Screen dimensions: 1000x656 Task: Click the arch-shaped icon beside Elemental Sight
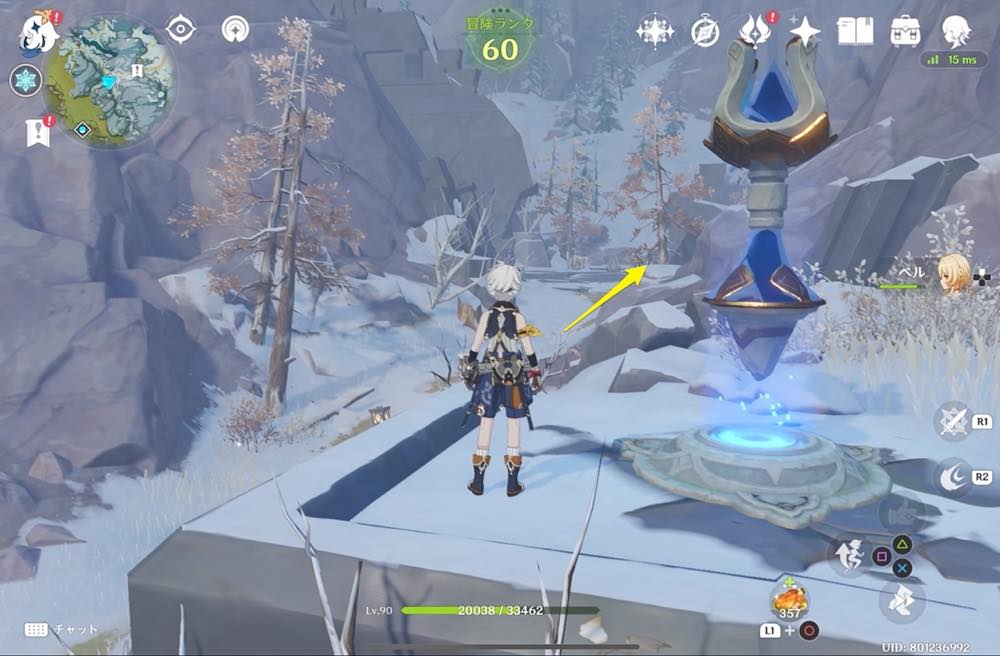point(237,29)
